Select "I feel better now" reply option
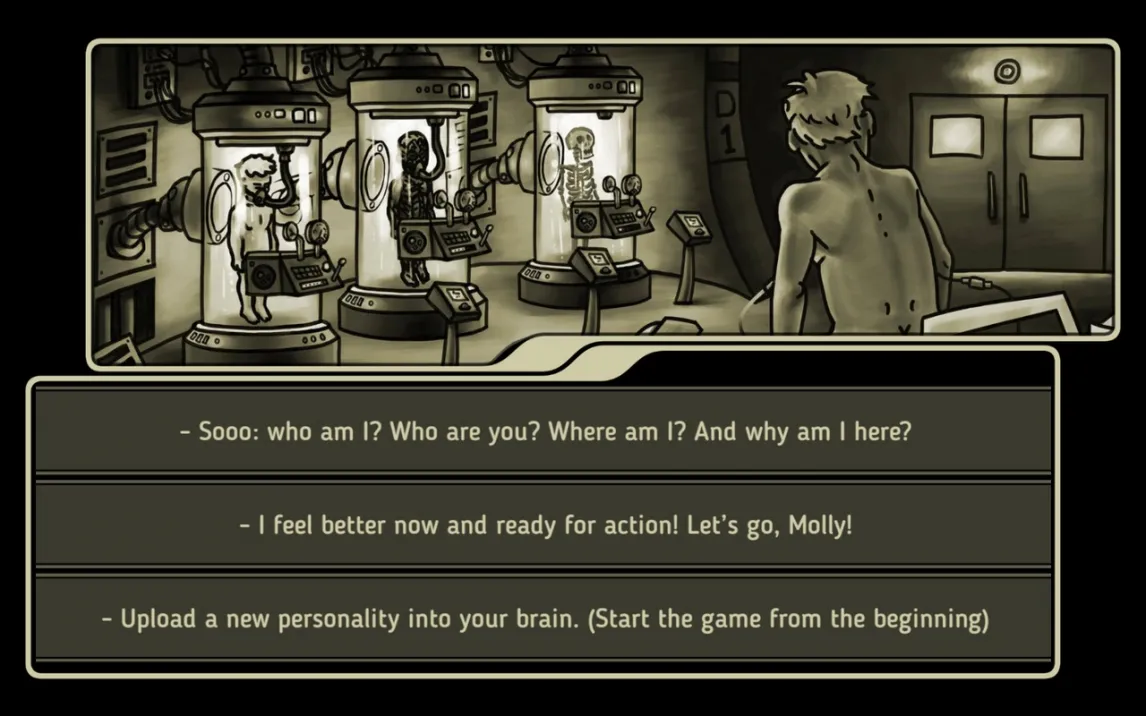 point(545,525)
